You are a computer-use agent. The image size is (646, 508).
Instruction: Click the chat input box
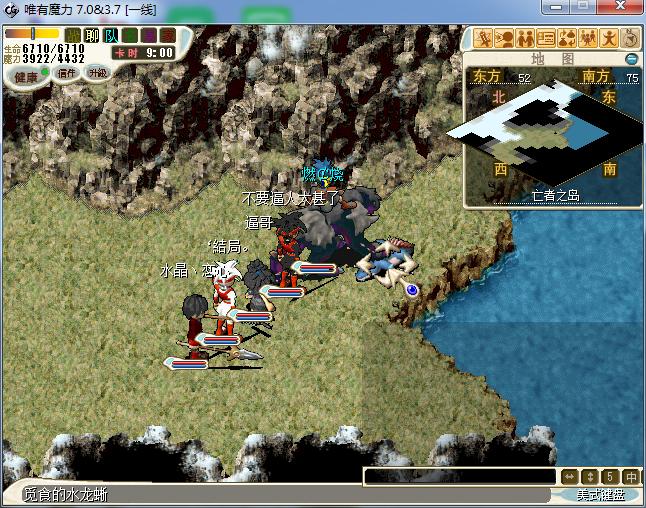[459, 477]
